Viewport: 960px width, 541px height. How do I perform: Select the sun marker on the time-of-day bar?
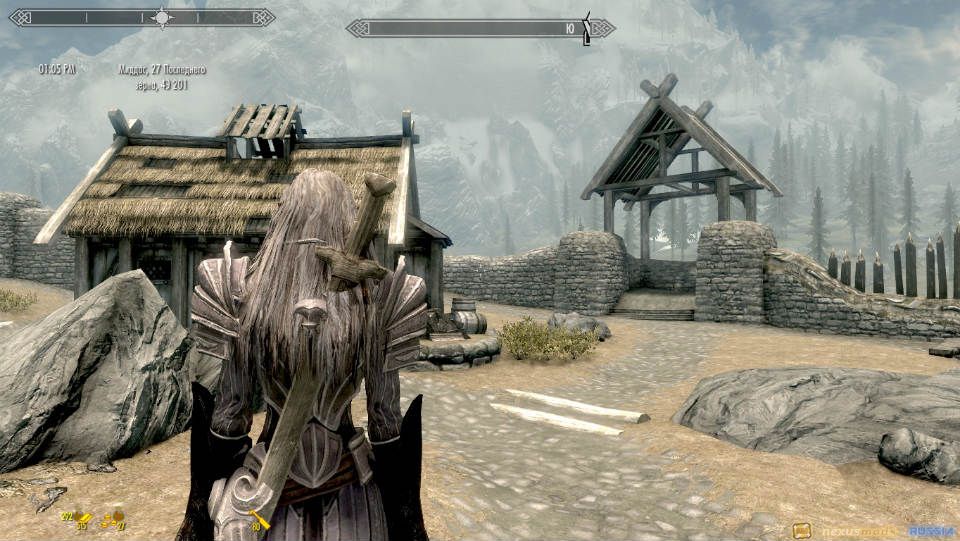[x=161, y=17]
